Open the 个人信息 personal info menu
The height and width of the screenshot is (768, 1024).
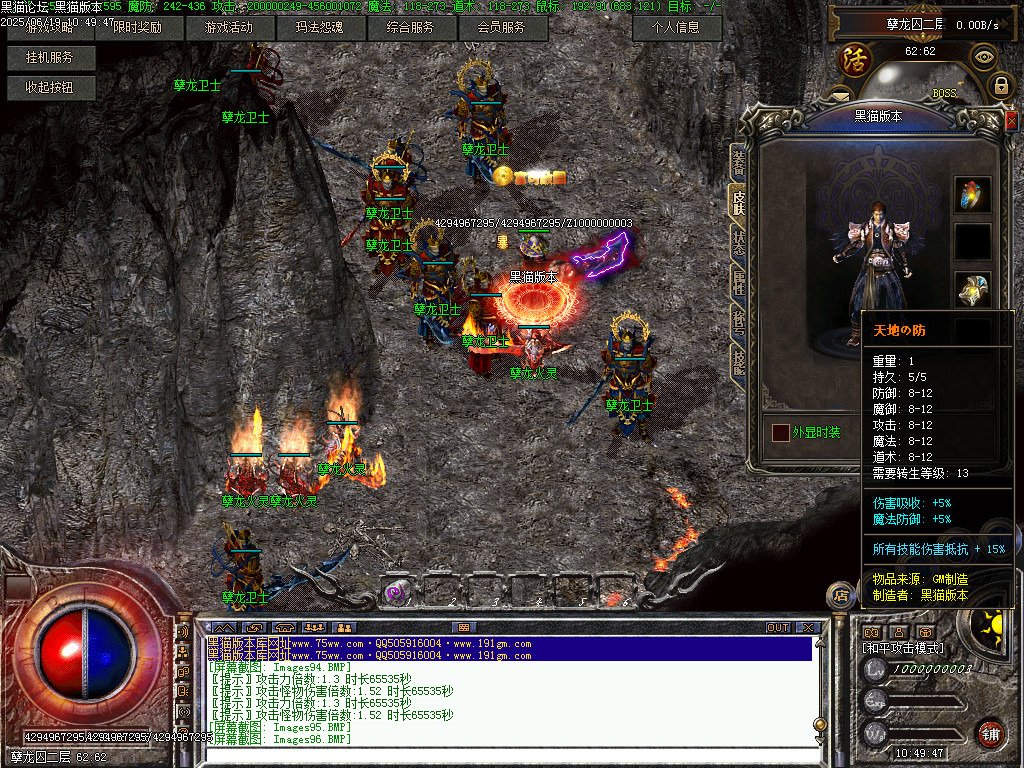(677, 28)
